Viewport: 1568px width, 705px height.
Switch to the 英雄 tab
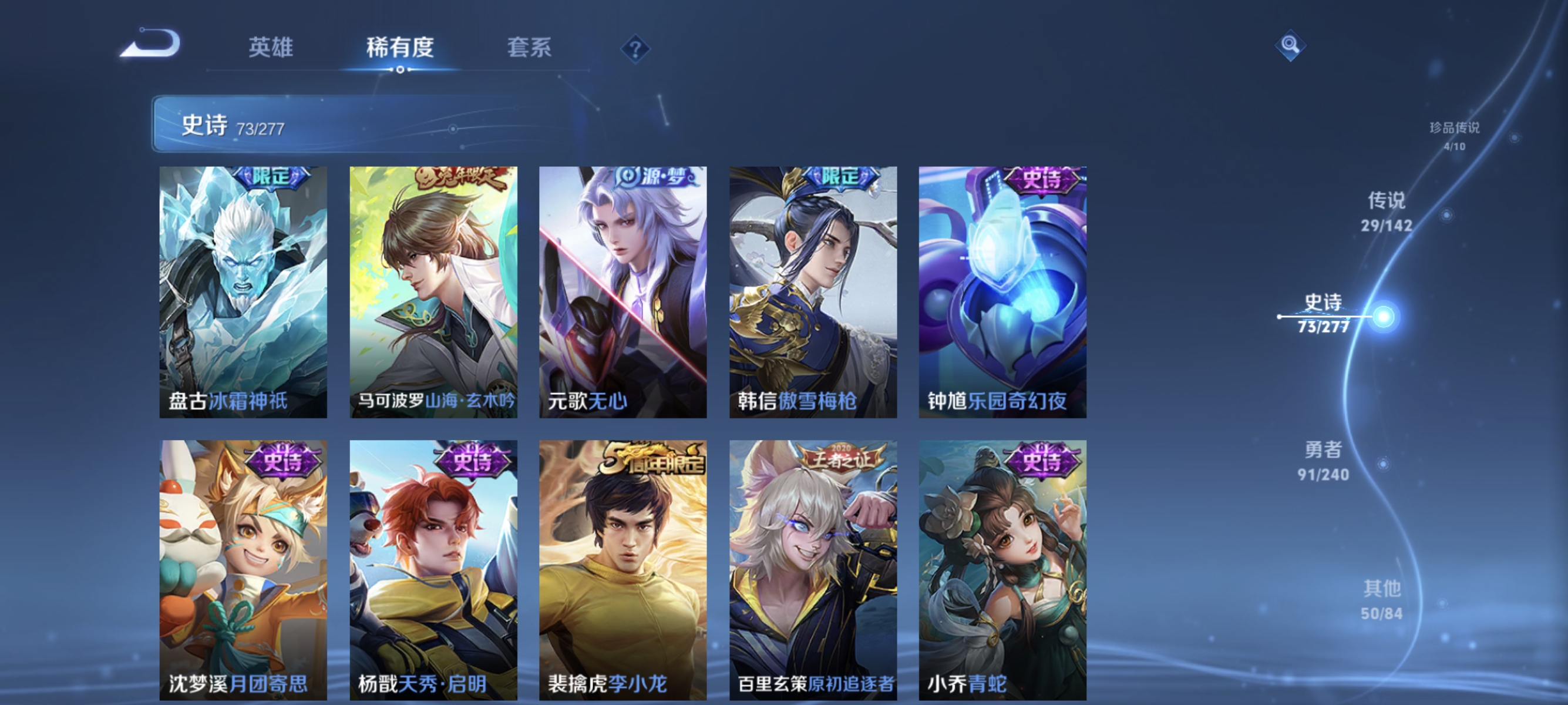[272, 49]
